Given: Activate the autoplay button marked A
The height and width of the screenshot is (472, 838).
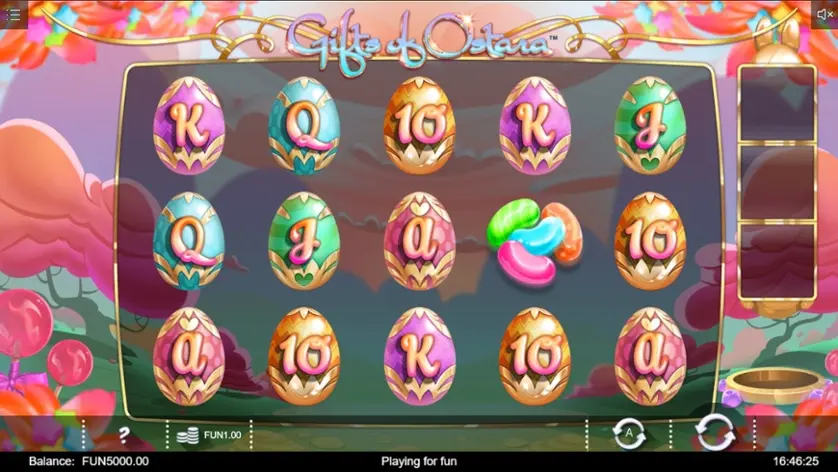Looking at the screenshot, I should [627, 434].
